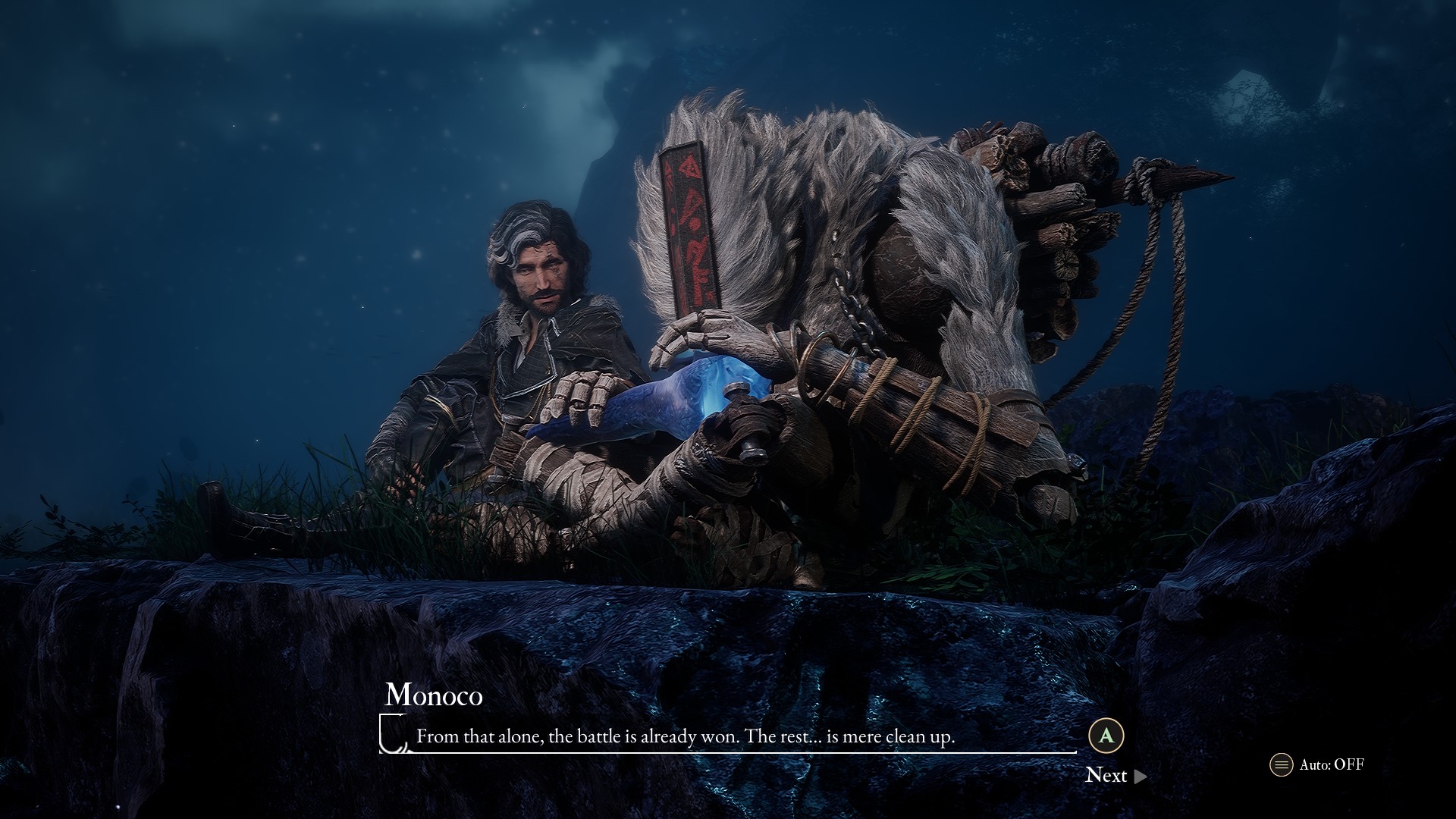Toggle the Auto: OFF dialogue setting
This screenshot has height=819, width=1456.
click(x=1317, y=764)
